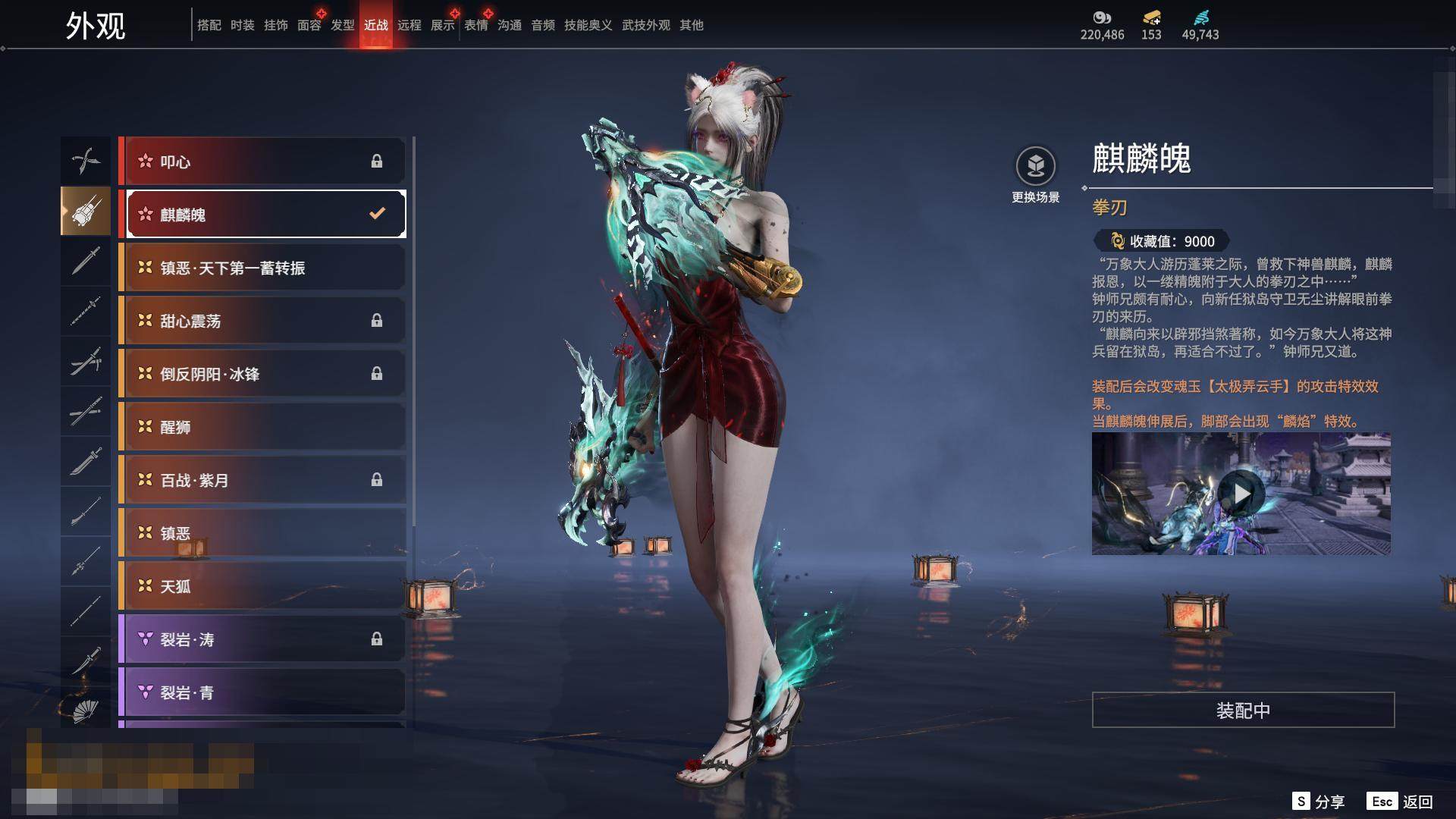Switch to the 武技外观 tab
Screen dimensions: 1456x819
pos(646,25)
